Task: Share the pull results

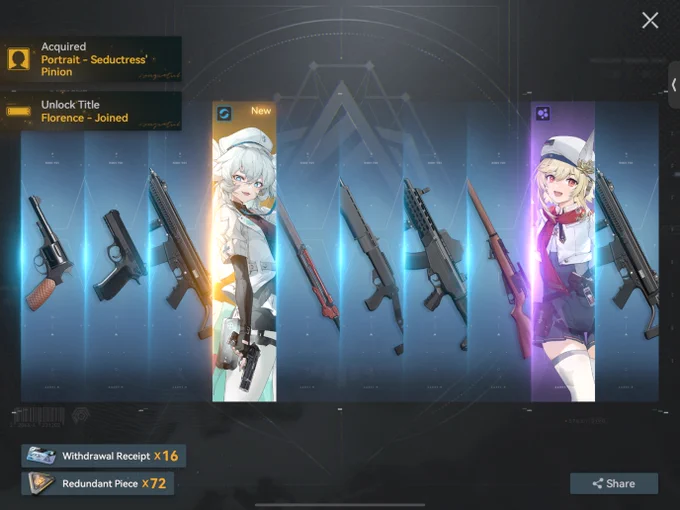Action: pyautogui.click(x=614, y=483)
